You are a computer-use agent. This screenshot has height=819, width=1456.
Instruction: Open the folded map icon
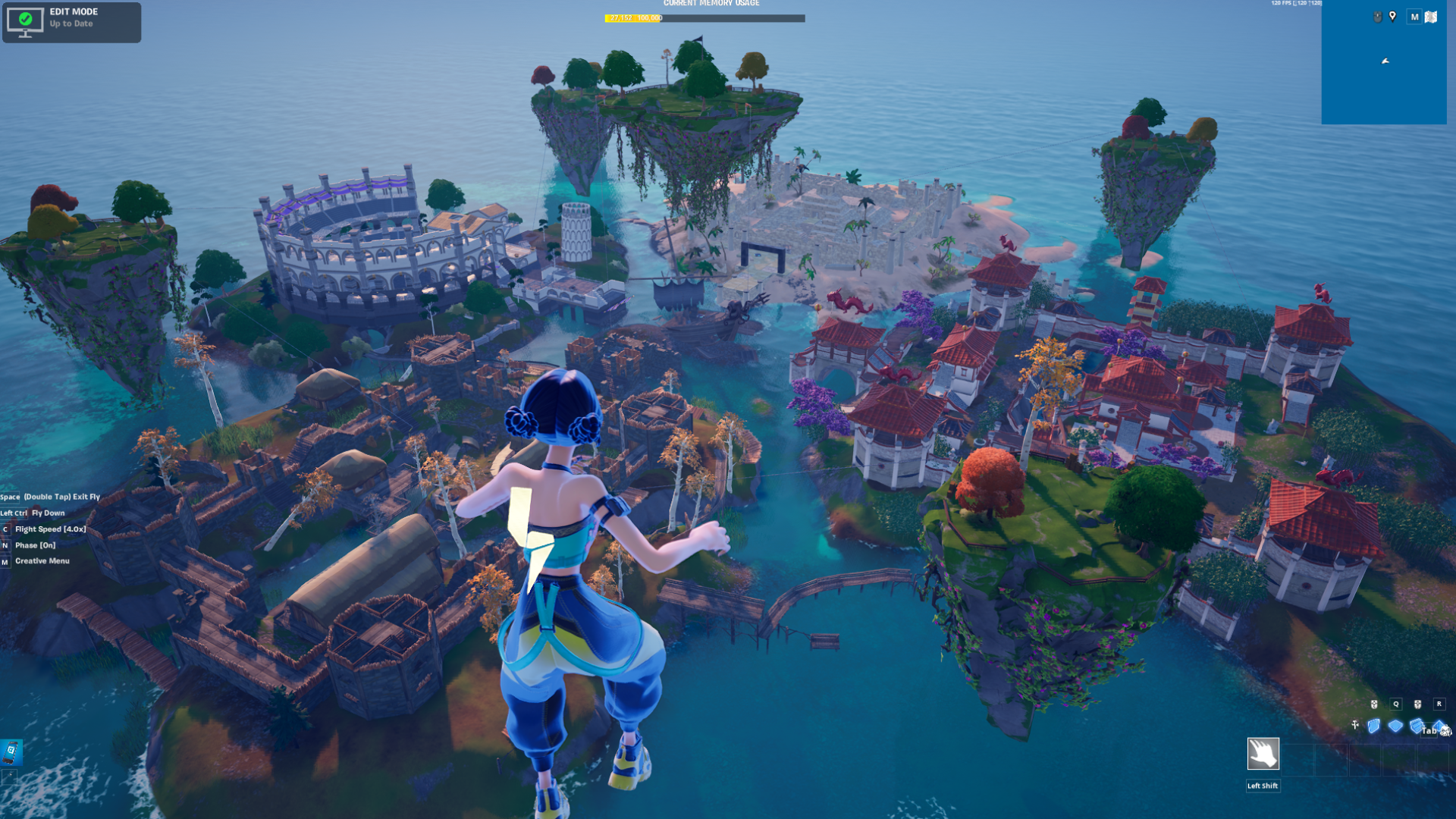click(x=1431, y=17)
